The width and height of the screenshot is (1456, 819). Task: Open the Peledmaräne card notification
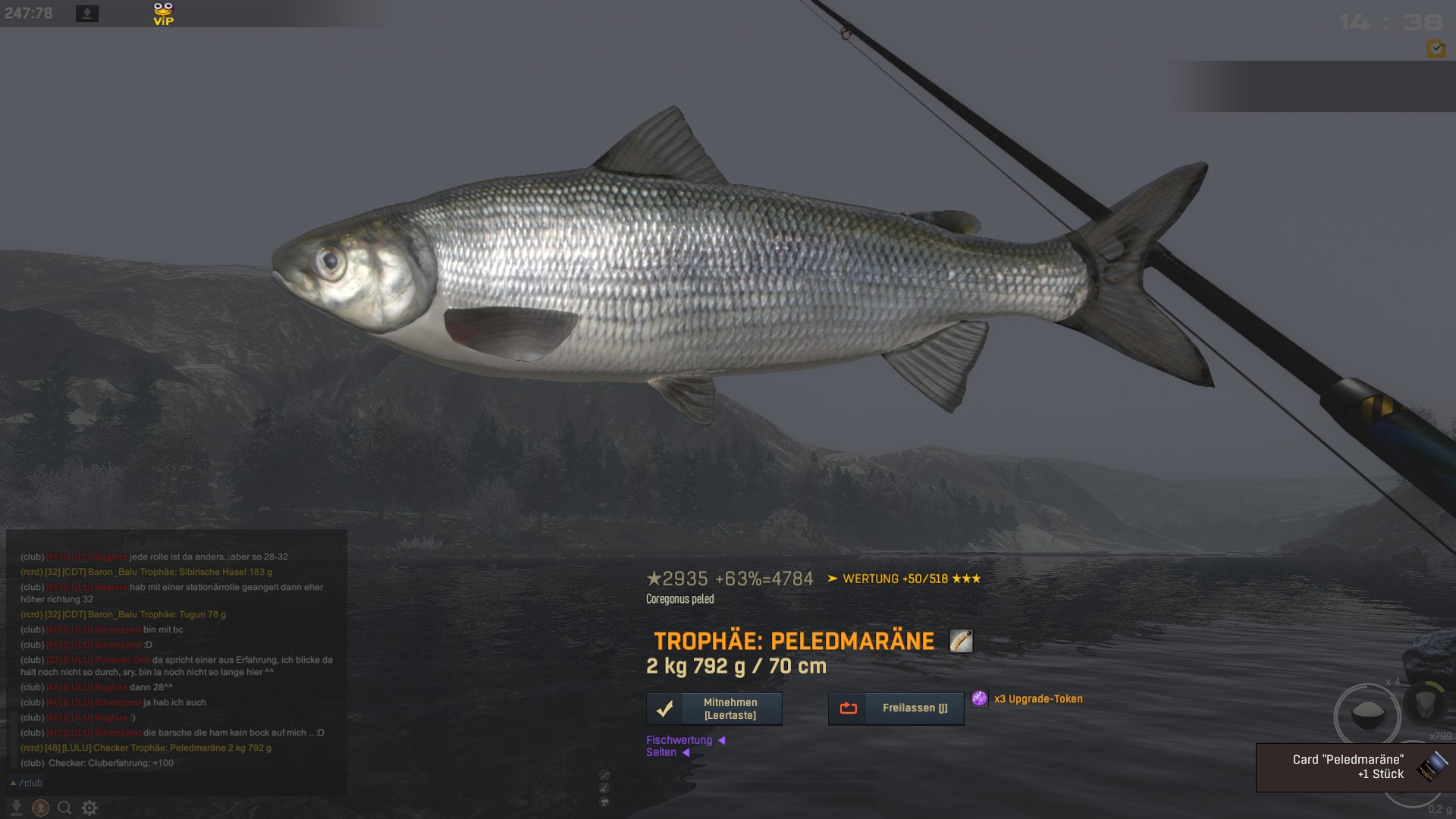click(1355, 767)
